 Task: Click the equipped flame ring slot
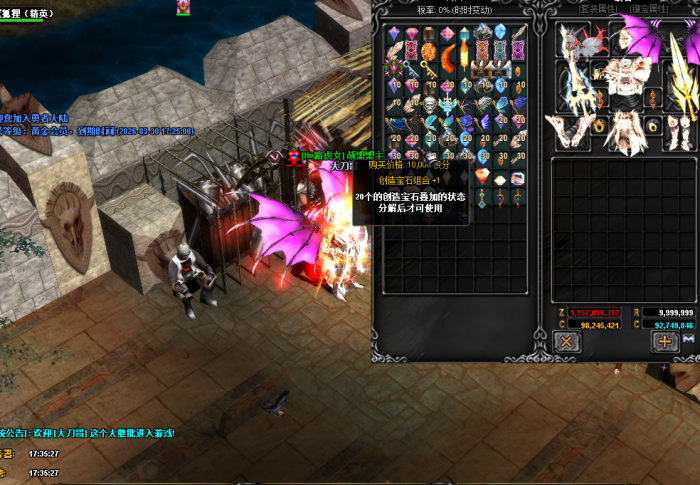tap(600, 126)
